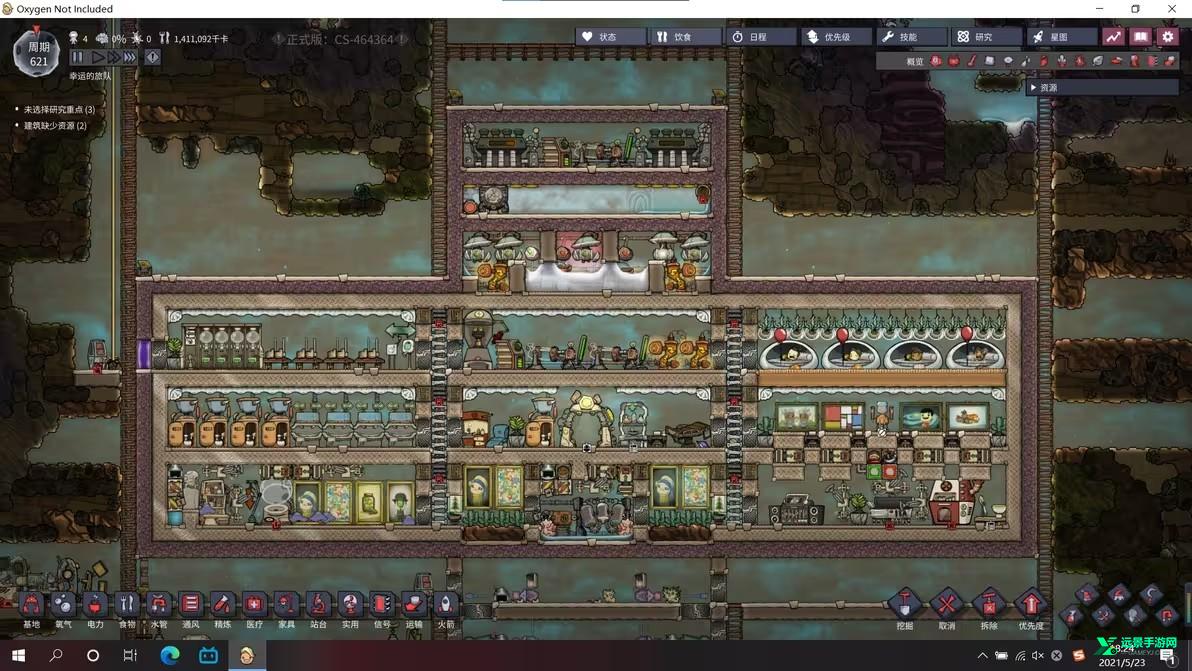Viewport: 1192px width, 671px height.
Task: Open the gear settings menu
Action: click(1167, 37)
